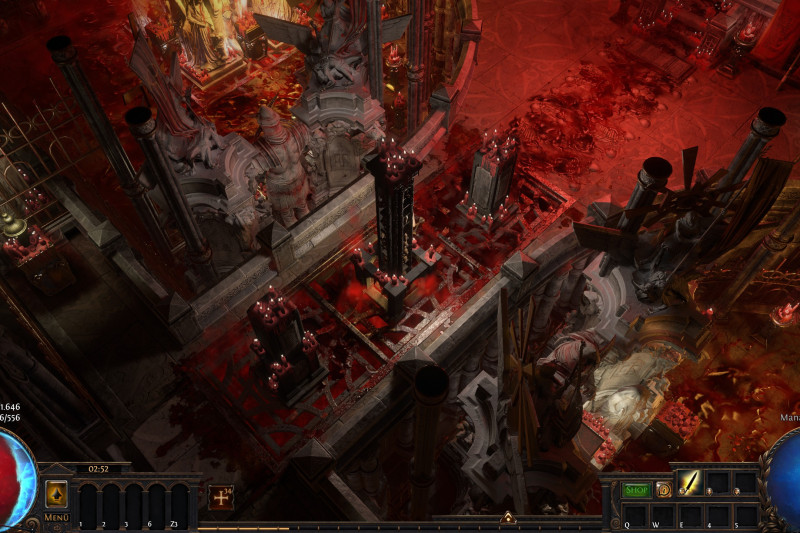Click the small triangle marker on the experience bar
Image resolution: width=800 pixels, height=533 pixels.
click(508, 518)
